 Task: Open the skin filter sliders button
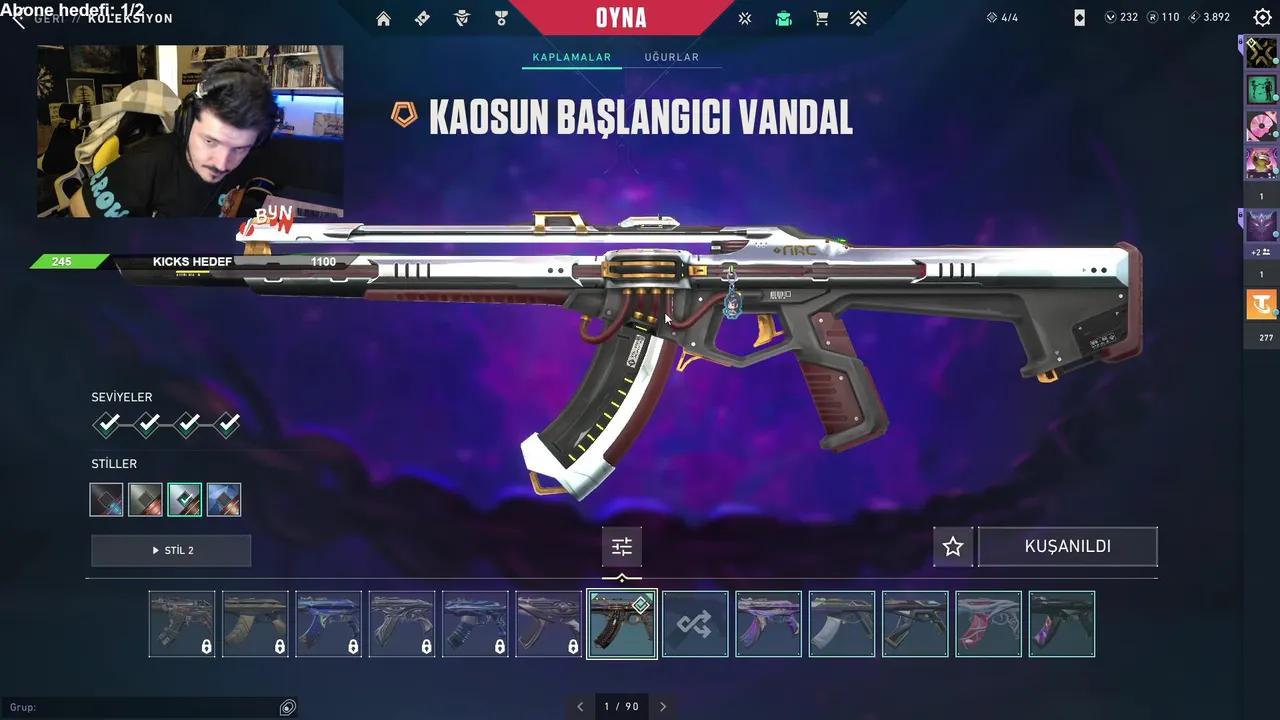622,547
